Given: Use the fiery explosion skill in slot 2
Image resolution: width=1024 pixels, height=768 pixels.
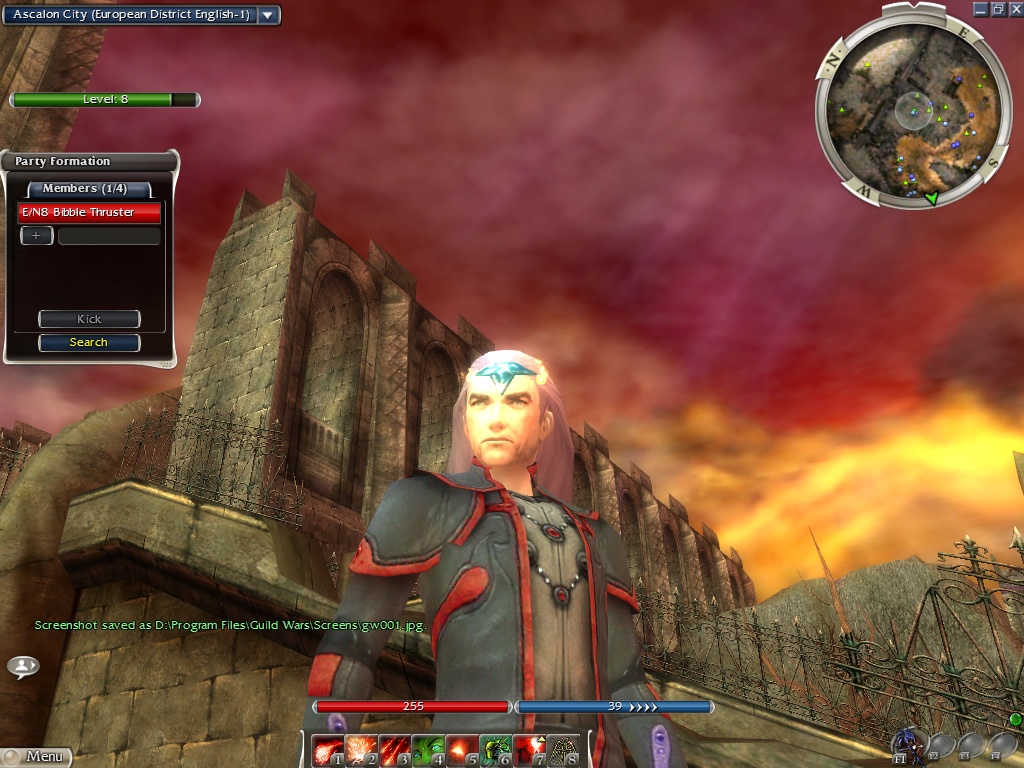Looking at the screenshot, I should point(360,750).
